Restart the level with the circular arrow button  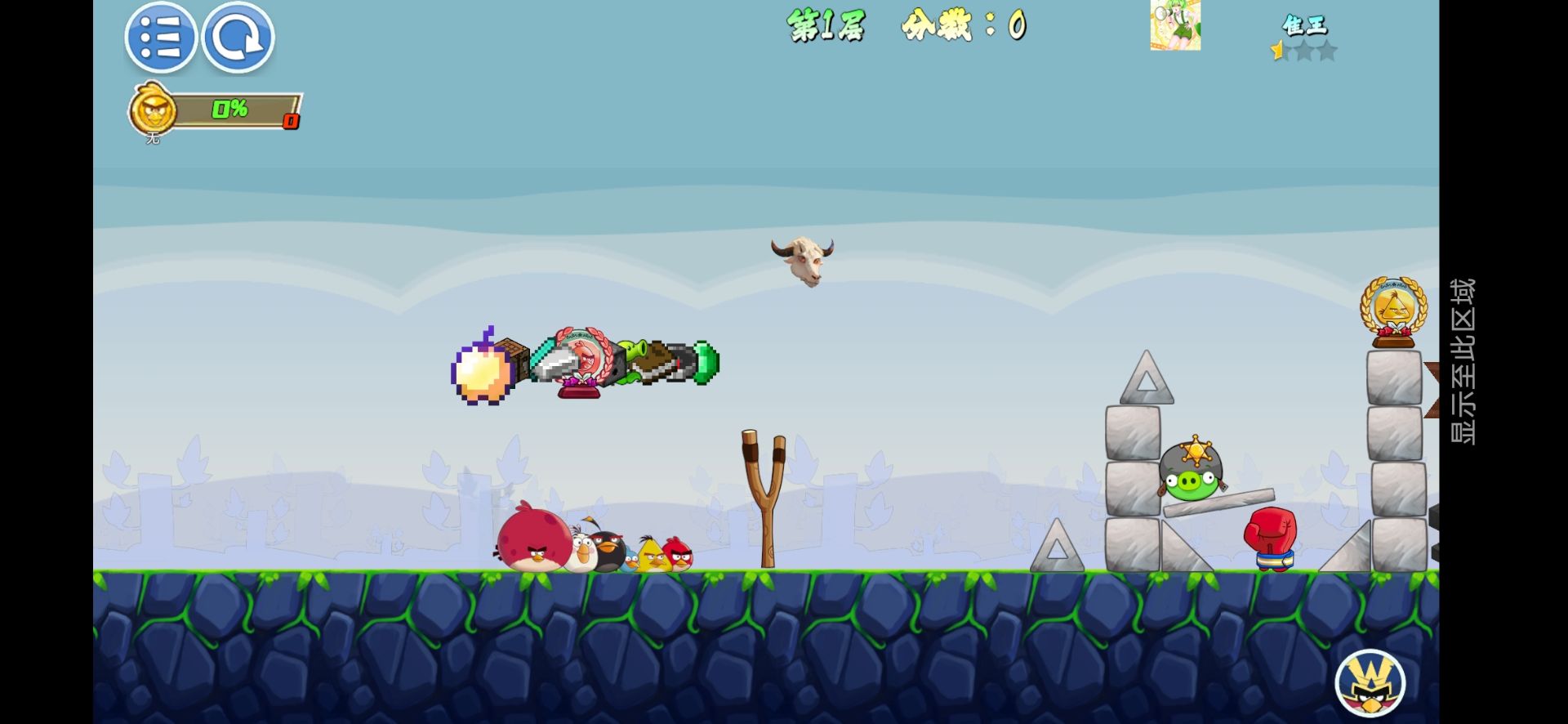coord(238,38)
